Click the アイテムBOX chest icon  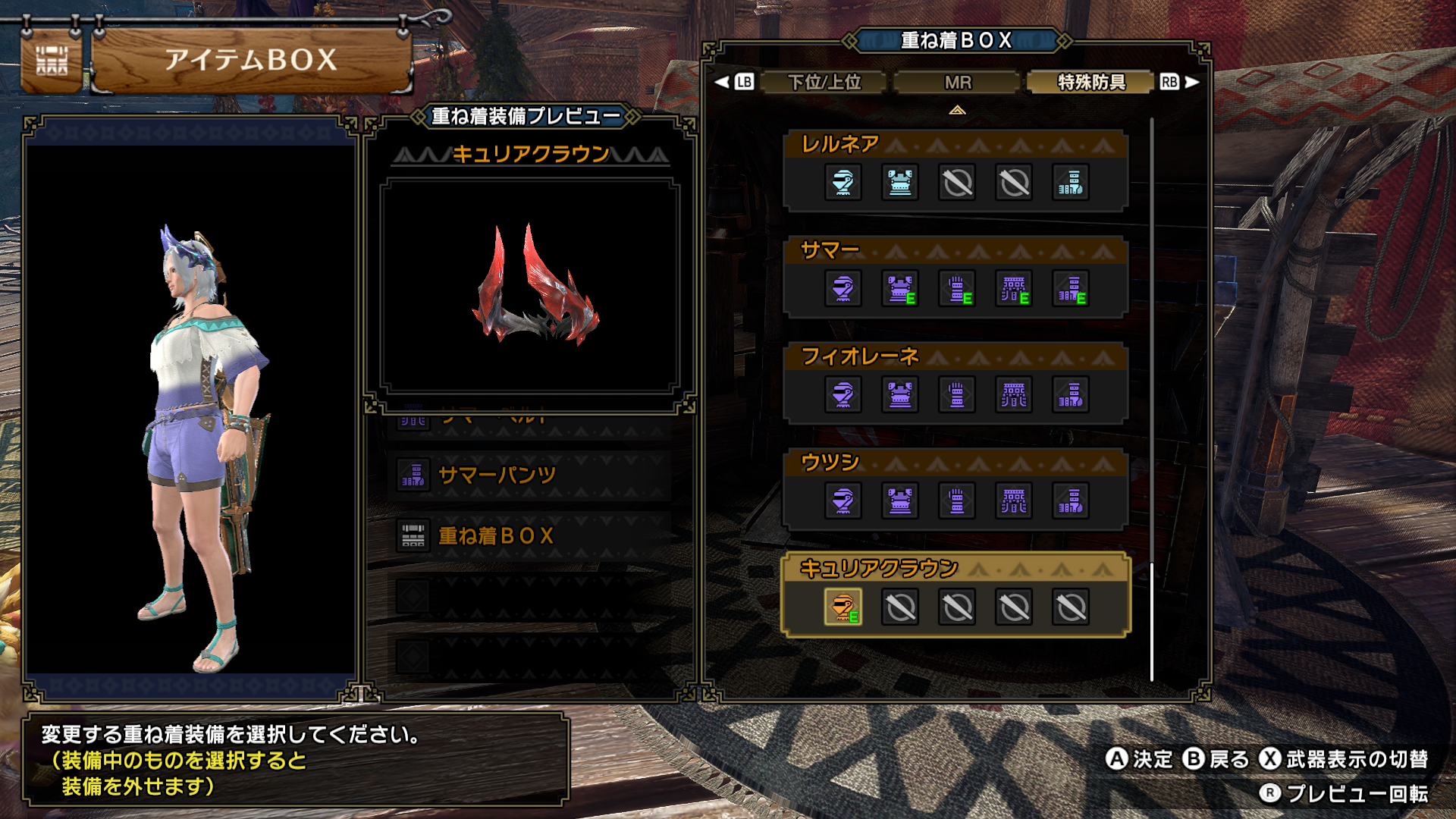pos(52,61)
